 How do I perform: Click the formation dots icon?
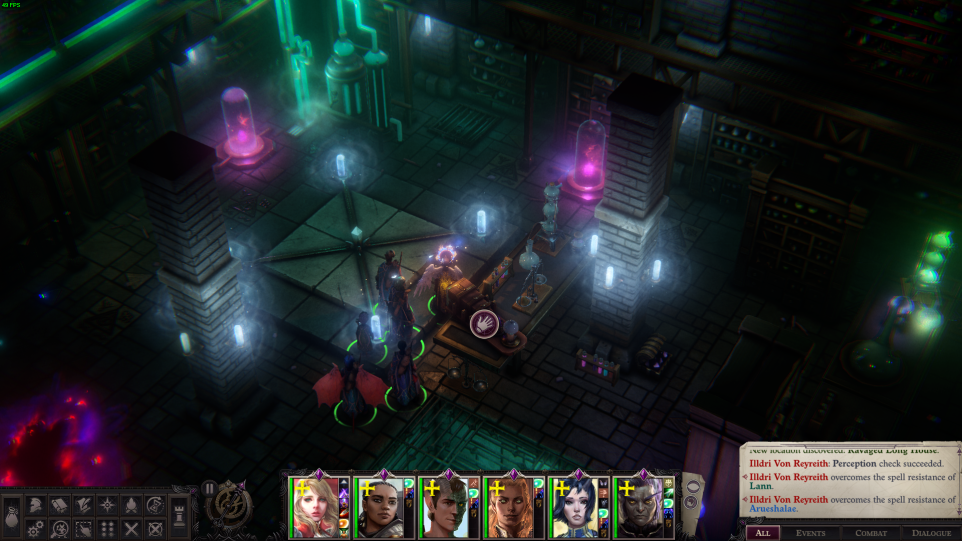[x=107, y=528]
